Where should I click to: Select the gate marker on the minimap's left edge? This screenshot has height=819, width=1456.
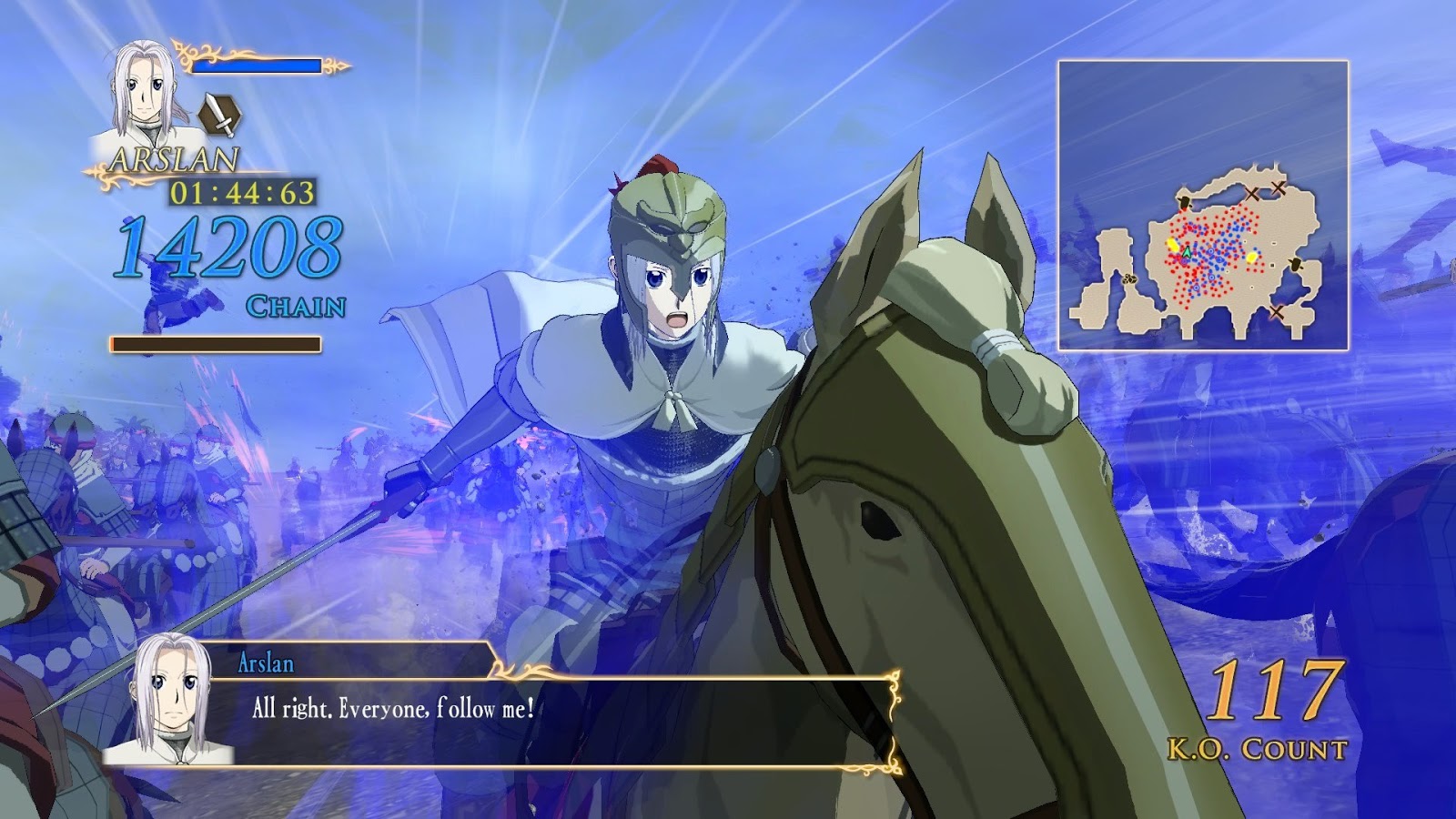[1184, 202]
